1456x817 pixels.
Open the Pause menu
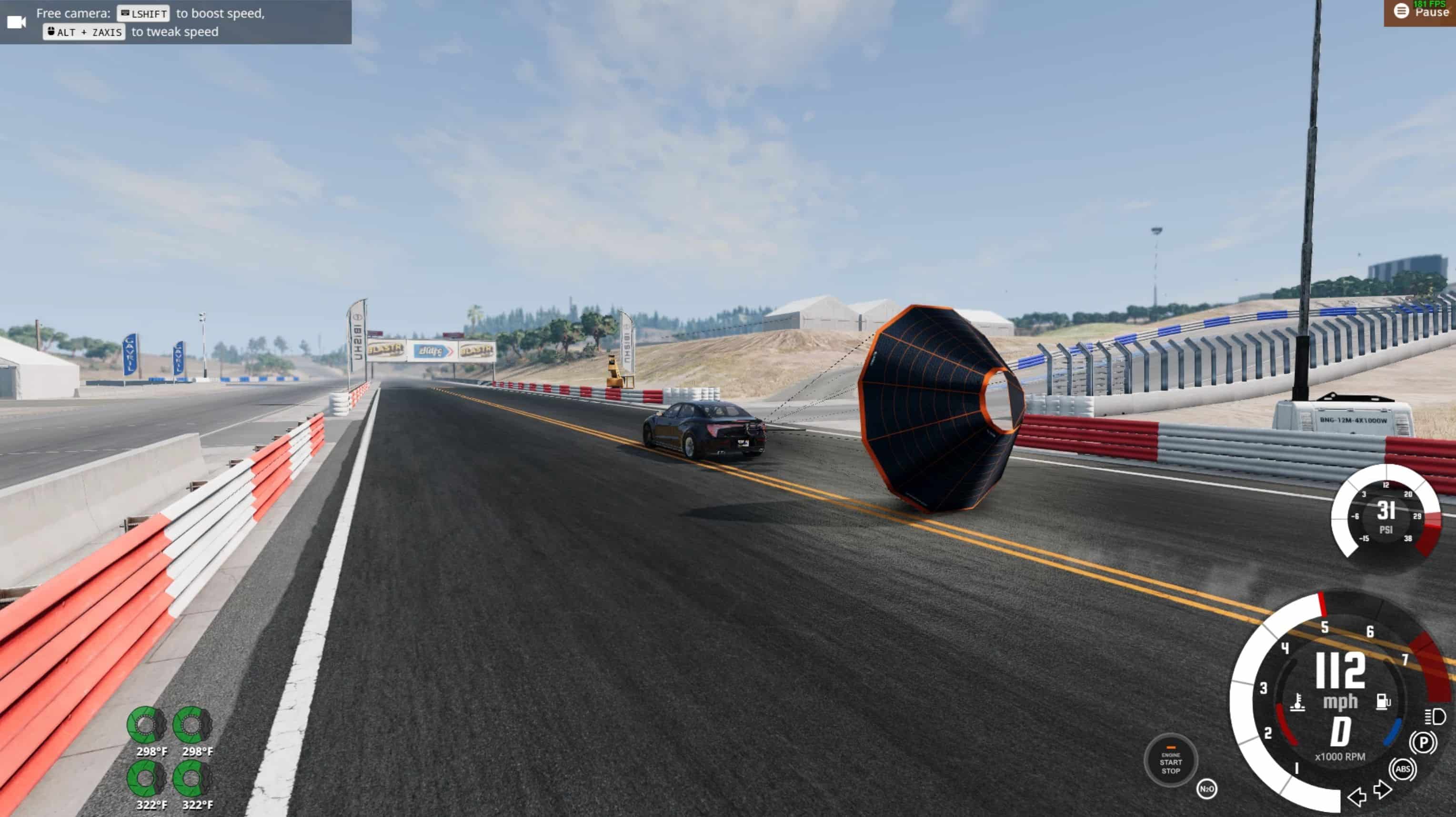click(x=1420, y=12)
